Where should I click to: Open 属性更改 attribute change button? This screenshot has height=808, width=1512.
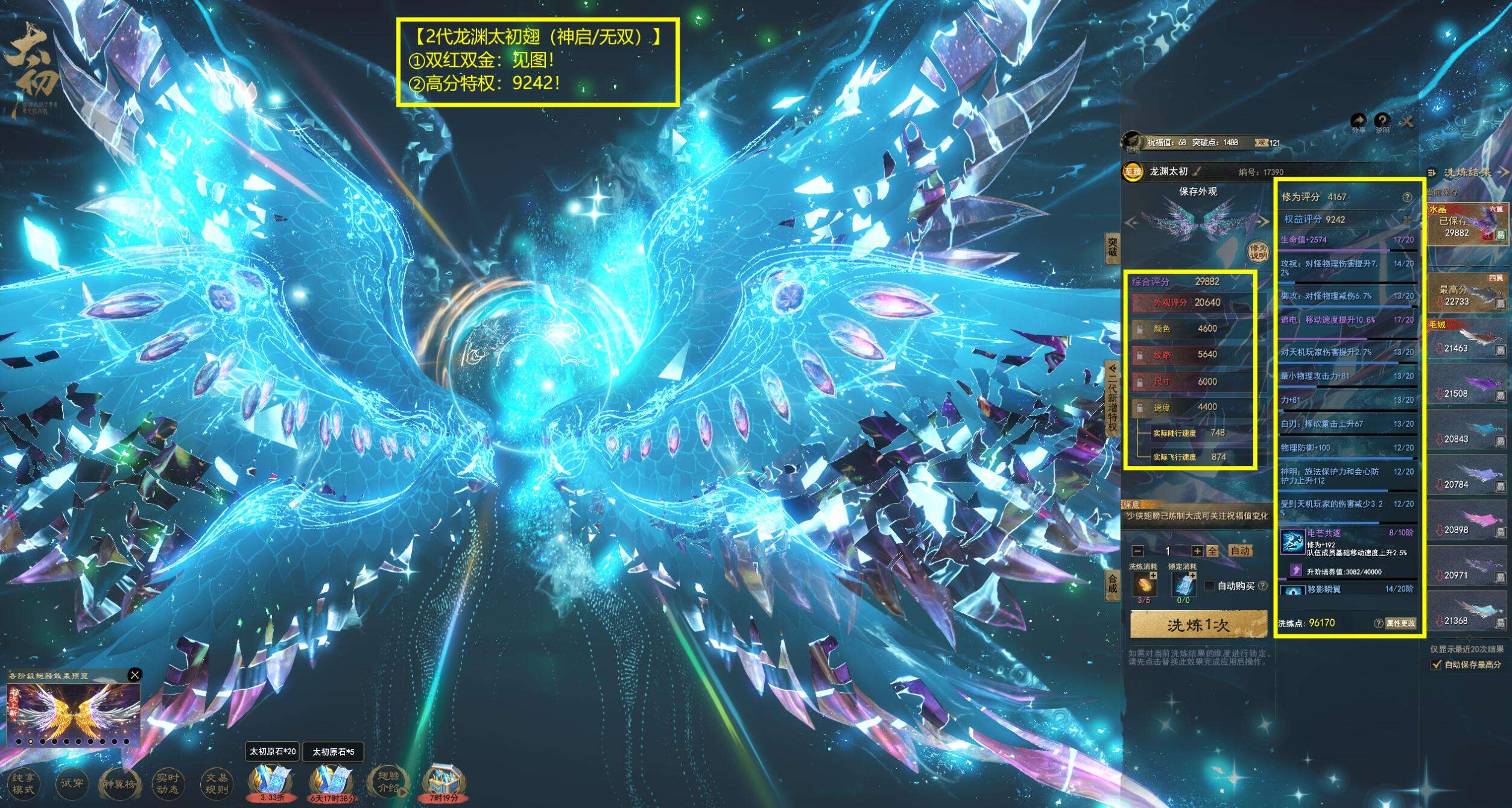pos(1400,623)
